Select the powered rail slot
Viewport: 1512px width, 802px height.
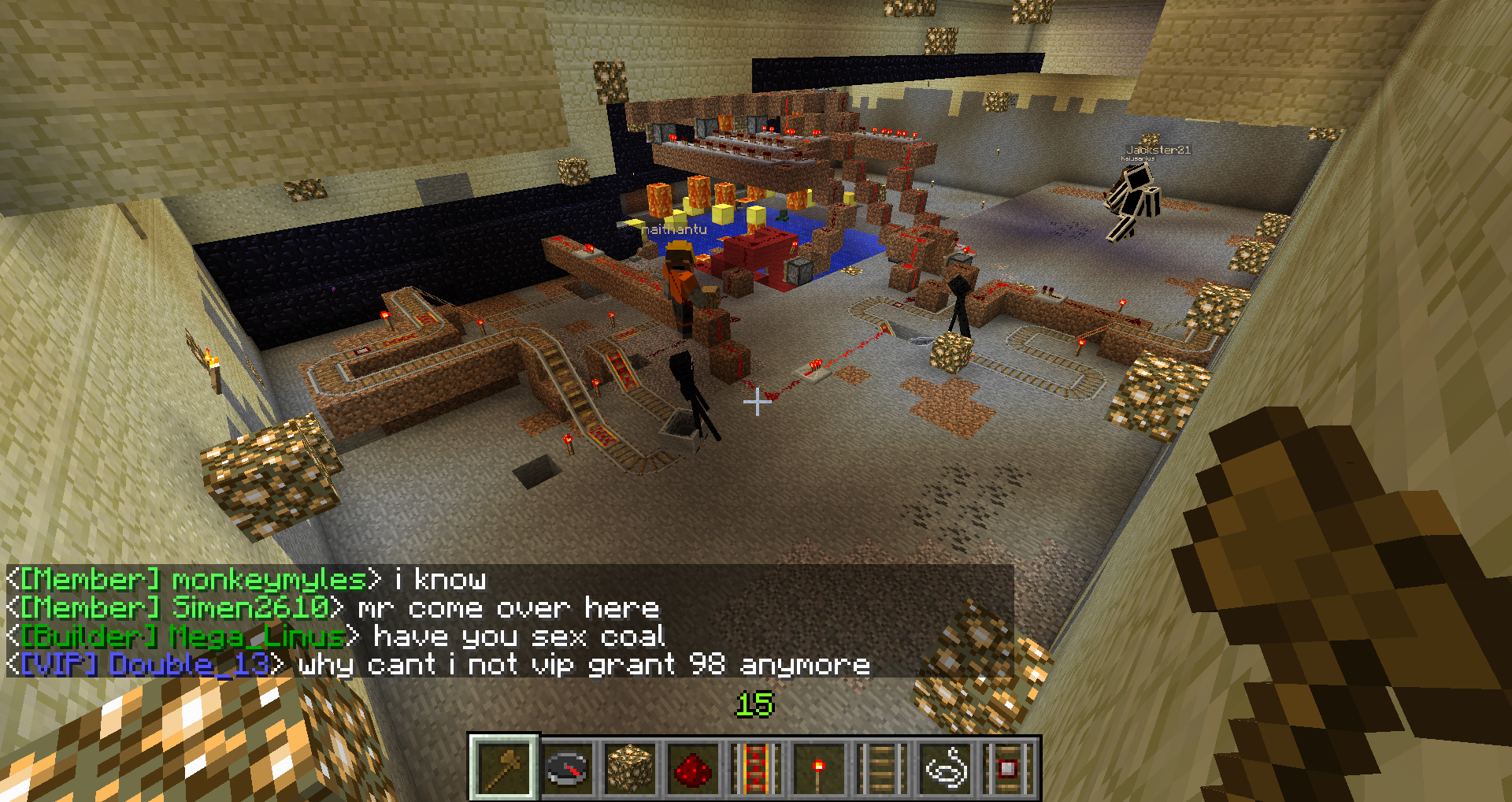click(x=756, y=767)
